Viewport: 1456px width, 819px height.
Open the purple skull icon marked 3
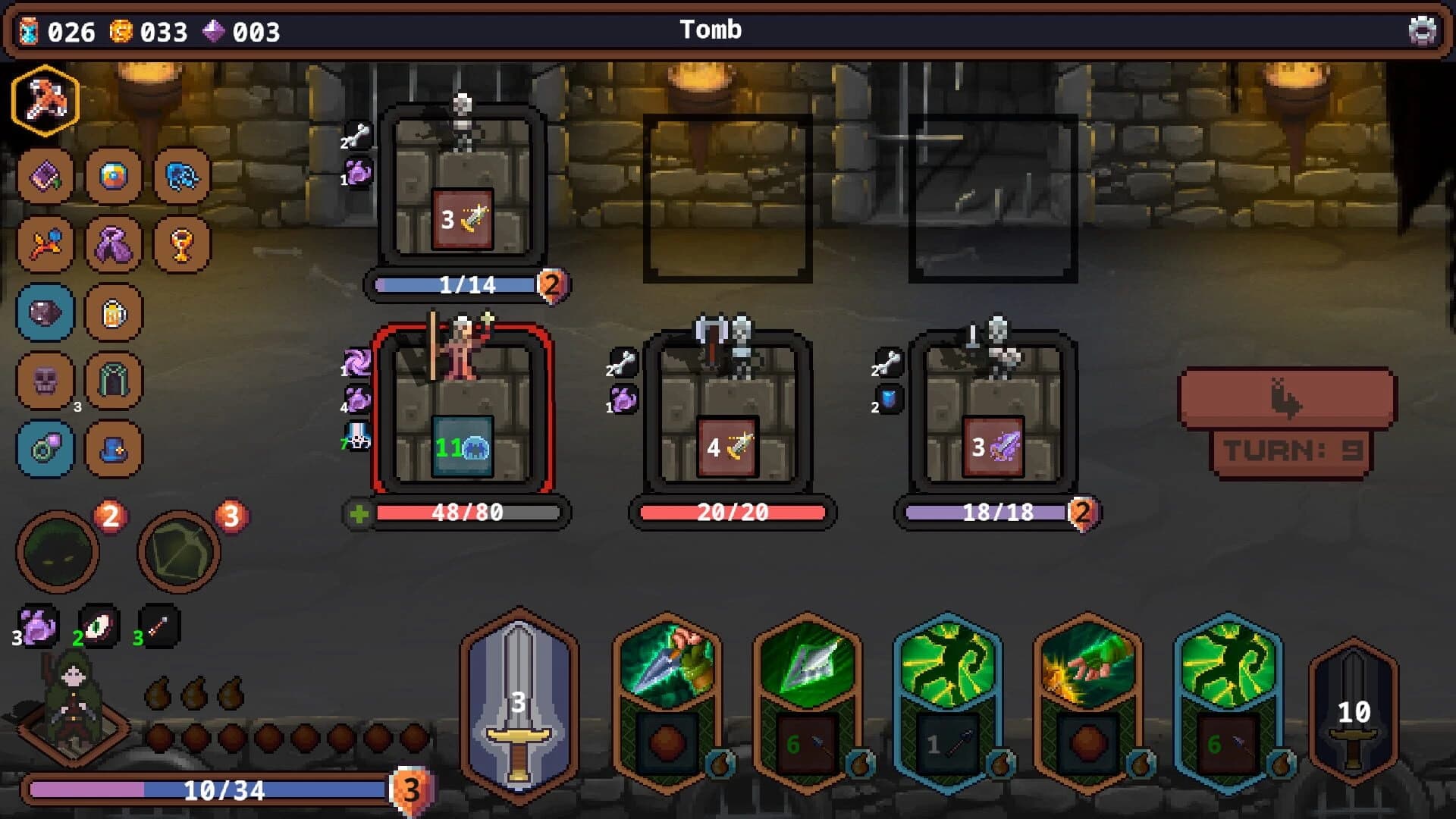coord(44,381)
